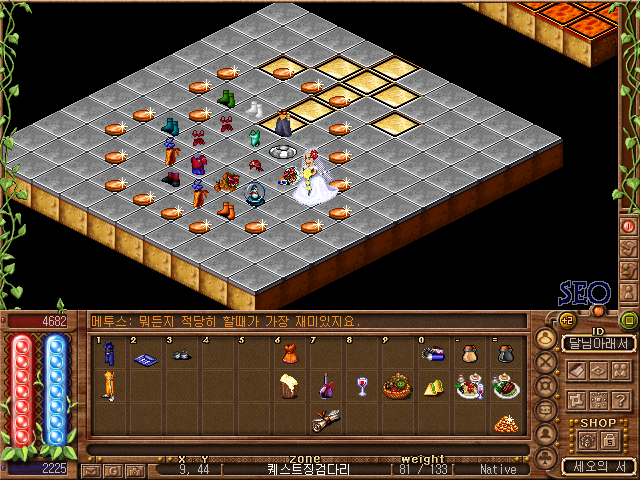Select the orange dress in slot 6

[x=288, y=354]
